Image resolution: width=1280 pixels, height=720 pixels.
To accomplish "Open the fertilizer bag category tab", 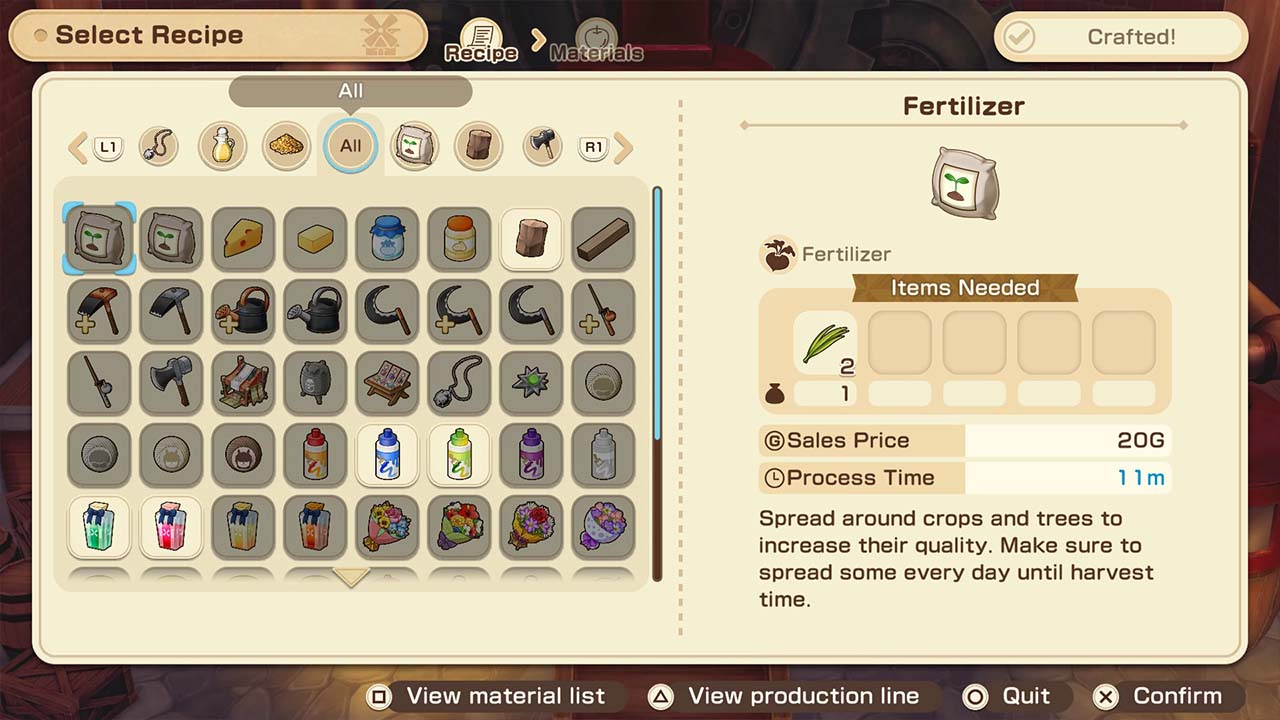I will tap(414, 146).
